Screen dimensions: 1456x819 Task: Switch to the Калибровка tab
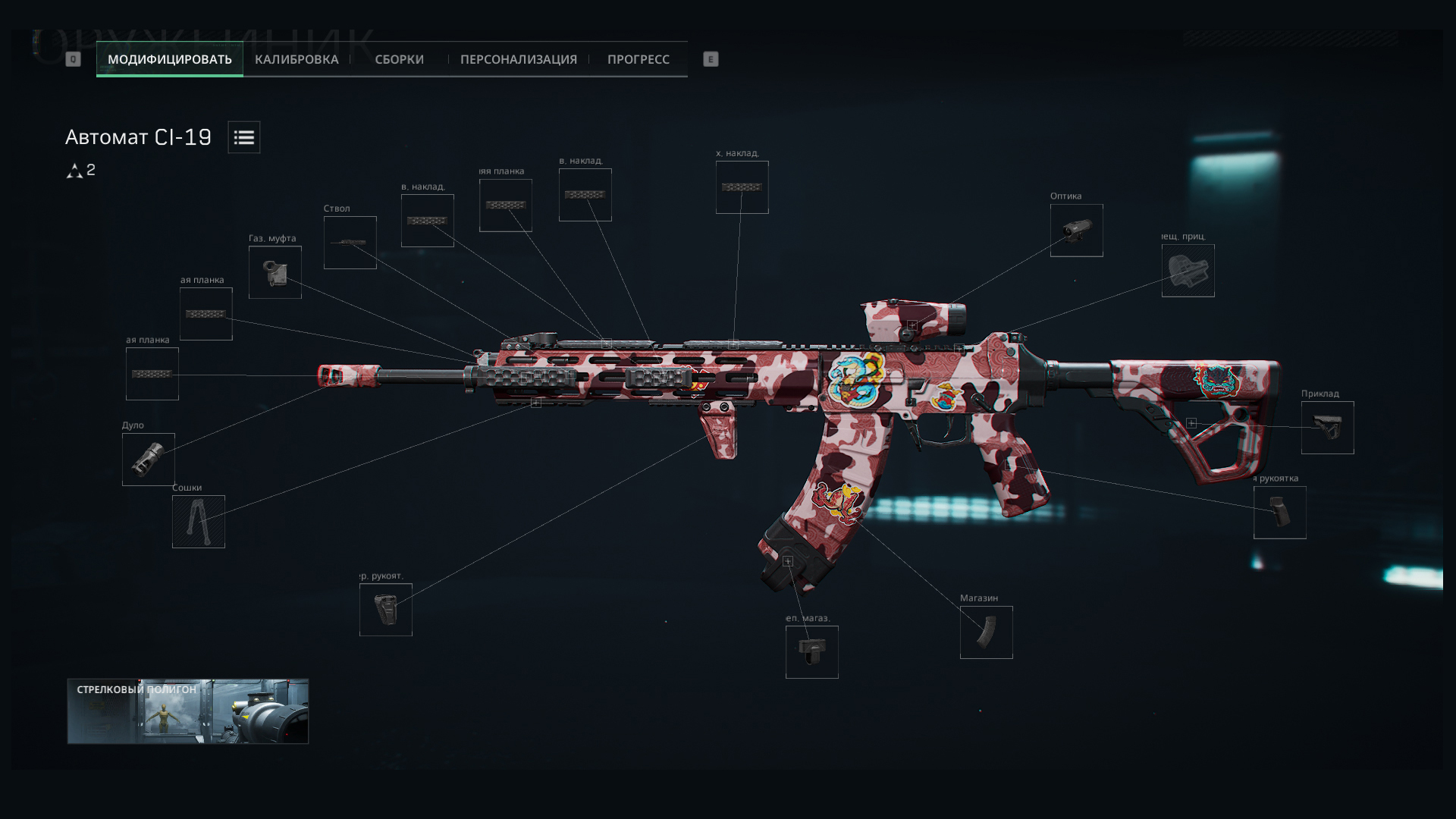point(297,59)
